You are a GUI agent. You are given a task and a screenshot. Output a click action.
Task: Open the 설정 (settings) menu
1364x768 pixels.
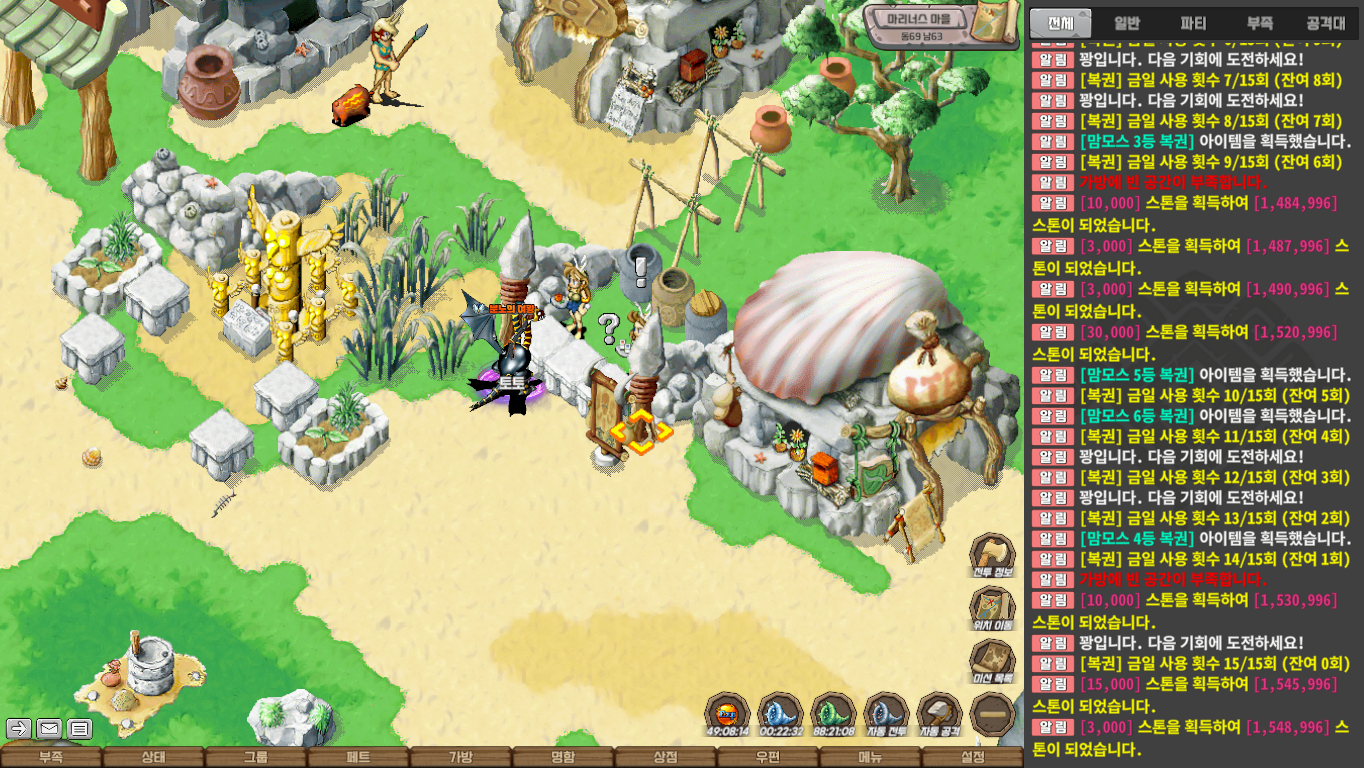coord(972,758)
